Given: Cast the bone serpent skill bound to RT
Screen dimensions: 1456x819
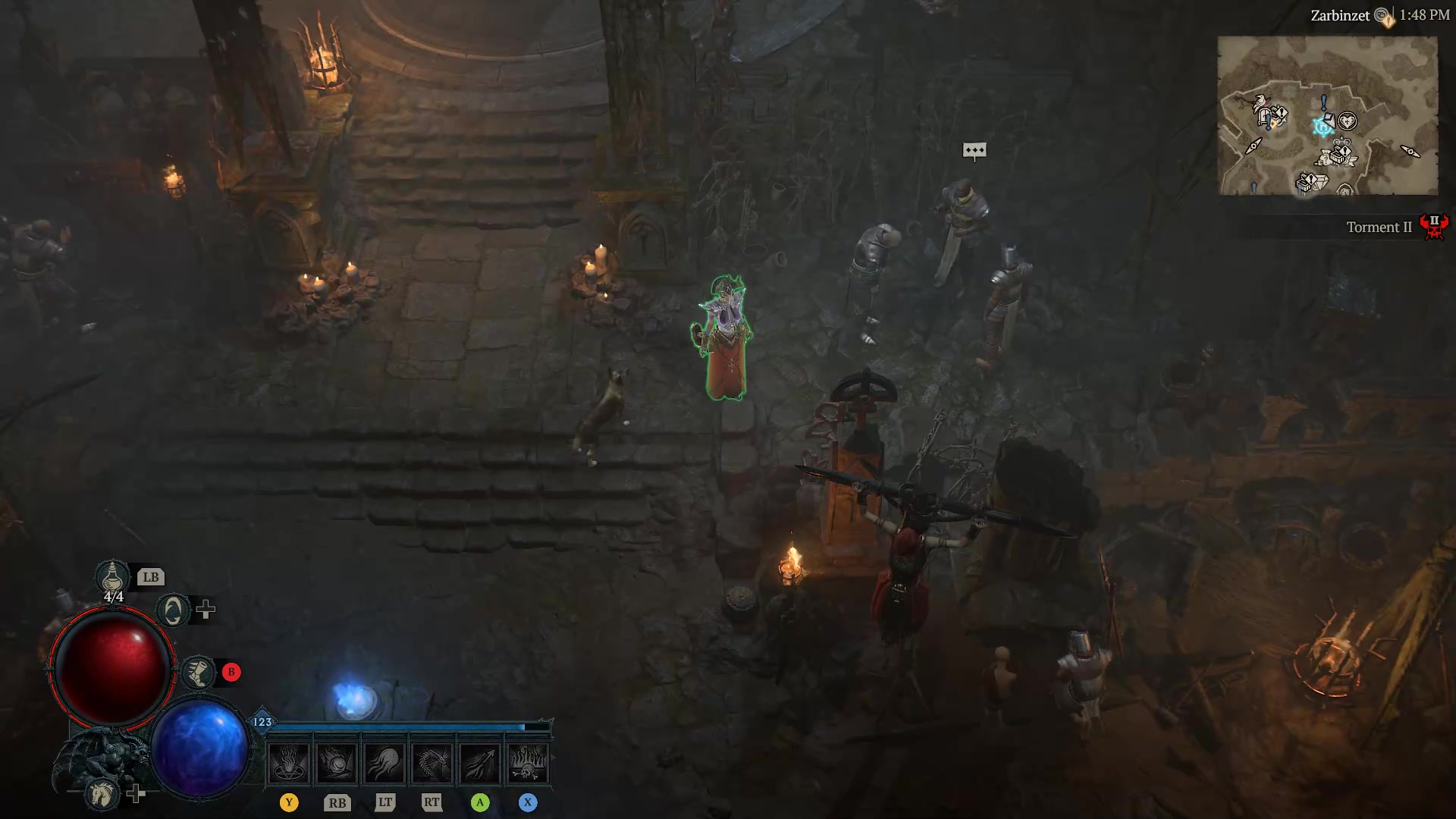Looking at the screenshot, I should pos(433,762).
